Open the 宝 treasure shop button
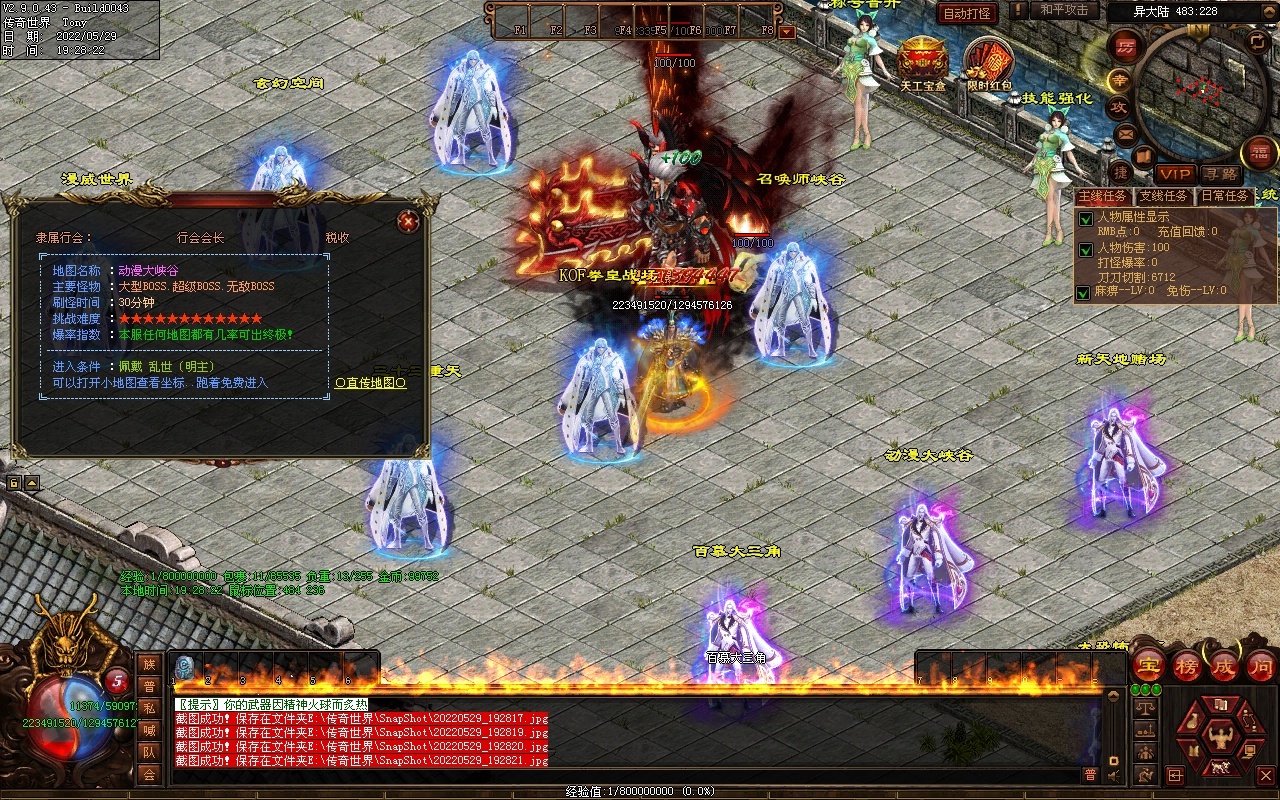The image size is (1280, 800). [1147, 665]
